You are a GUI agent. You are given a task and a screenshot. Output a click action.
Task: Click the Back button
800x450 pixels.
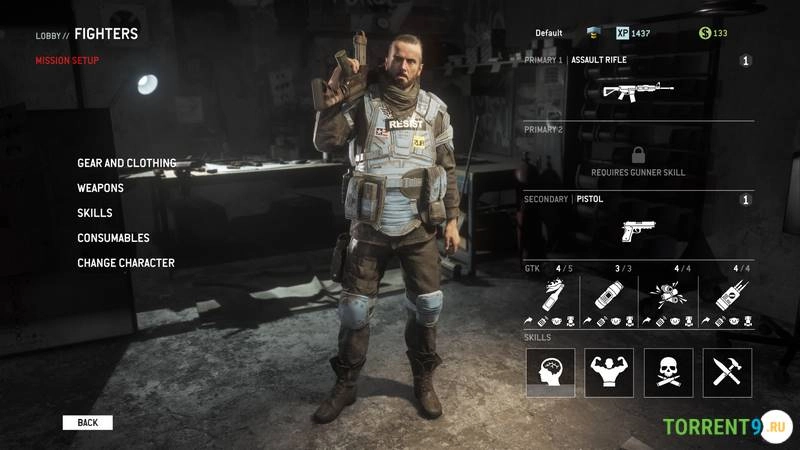(x=88, y=423)
